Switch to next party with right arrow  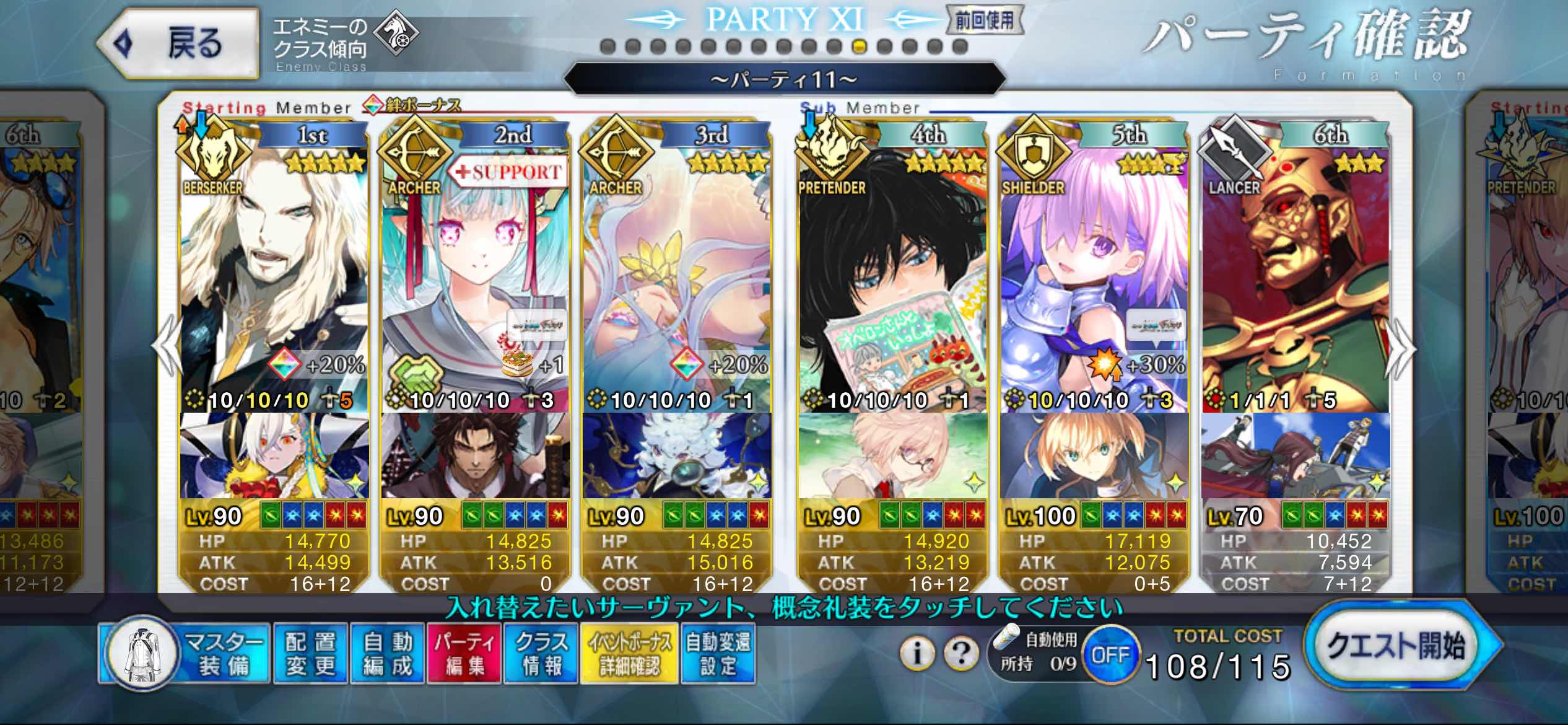click(x=1401, y=350)
